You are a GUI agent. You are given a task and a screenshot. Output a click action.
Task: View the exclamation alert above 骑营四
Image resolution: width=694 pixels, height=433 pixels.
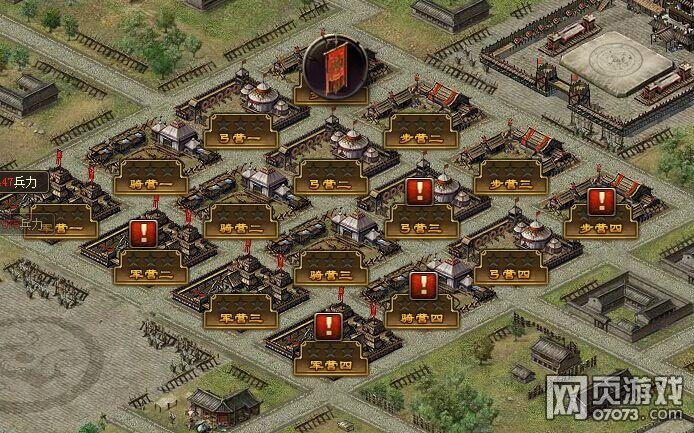423,284
